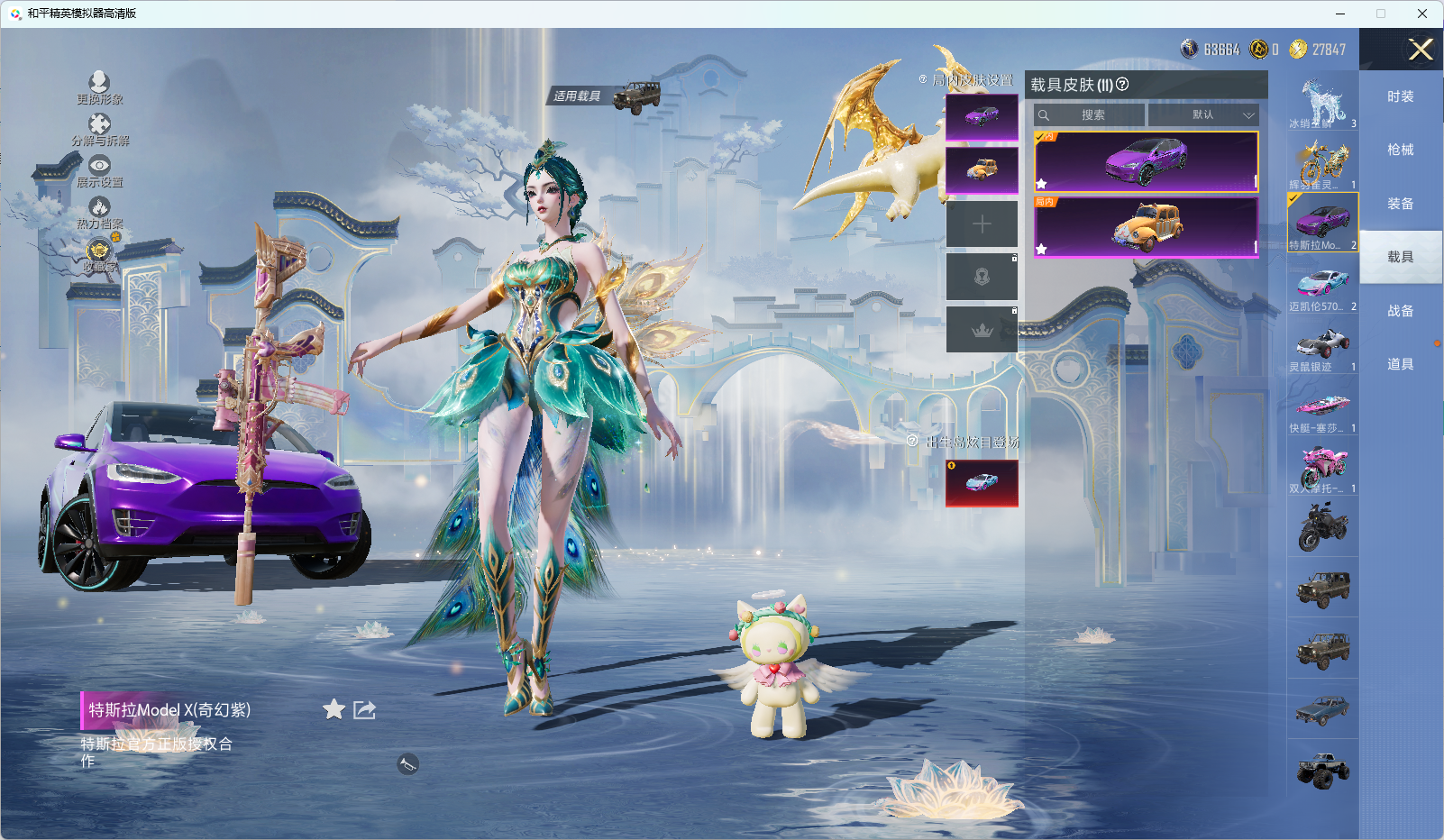Viewport: 1444px width, 840px height.
Task: Click the plus slot to add skin
Action: click(982, 224)
